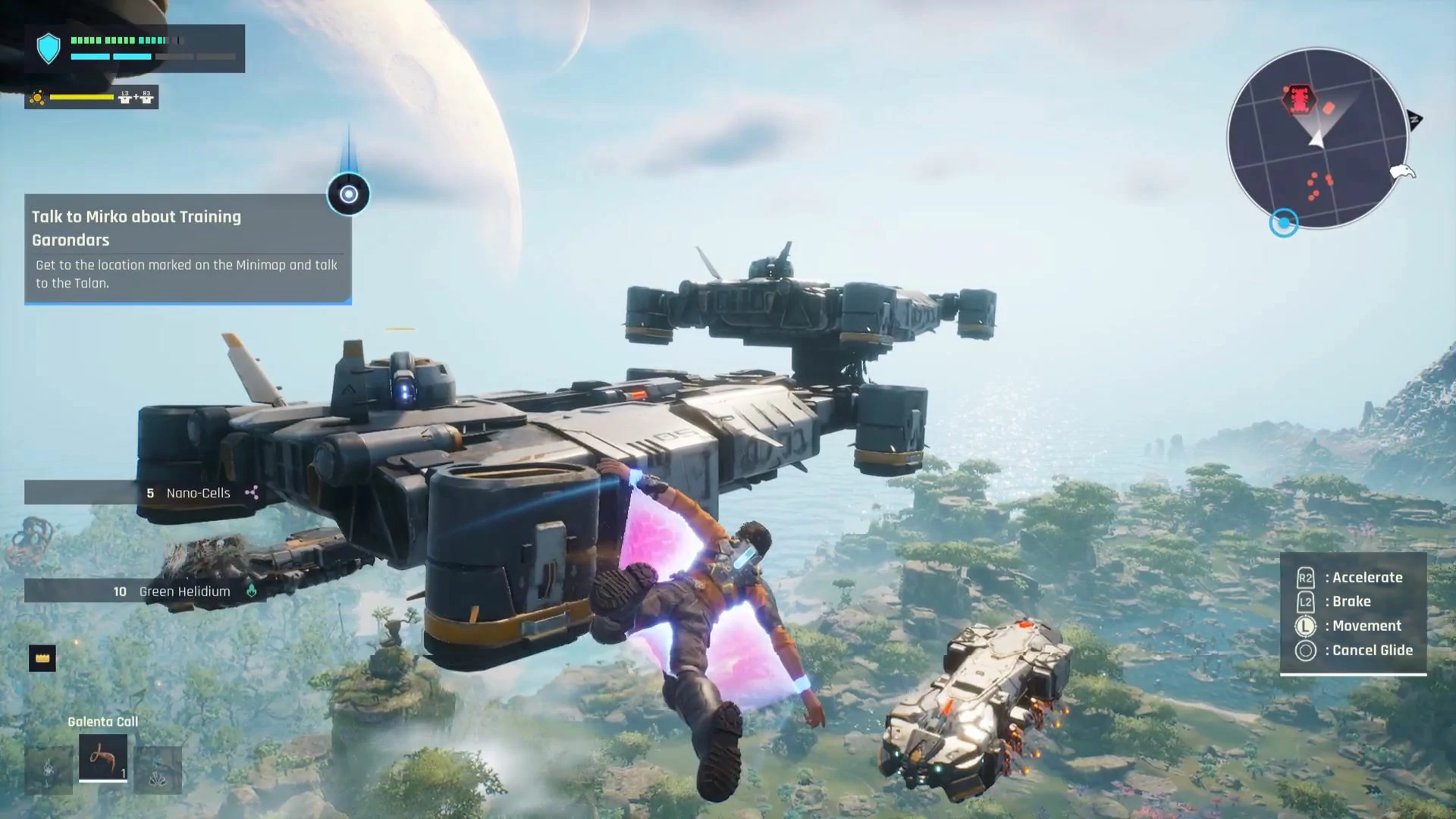
Task: Click the blue shield icon
Action: pyautogui.click(x=49, y=48)
